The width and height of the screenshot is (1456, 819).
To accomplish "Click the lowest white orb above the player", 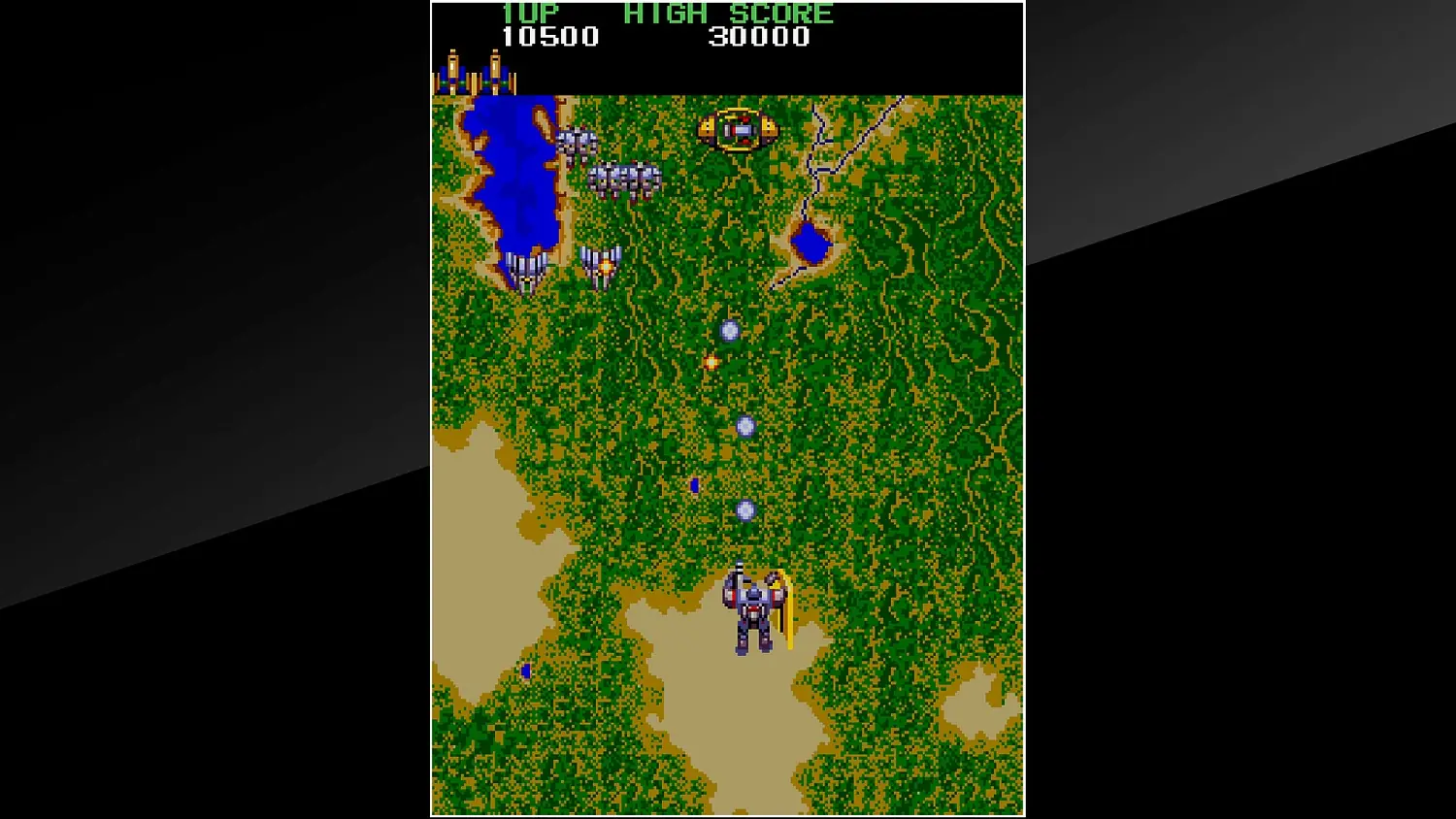I will pos(745,508).
